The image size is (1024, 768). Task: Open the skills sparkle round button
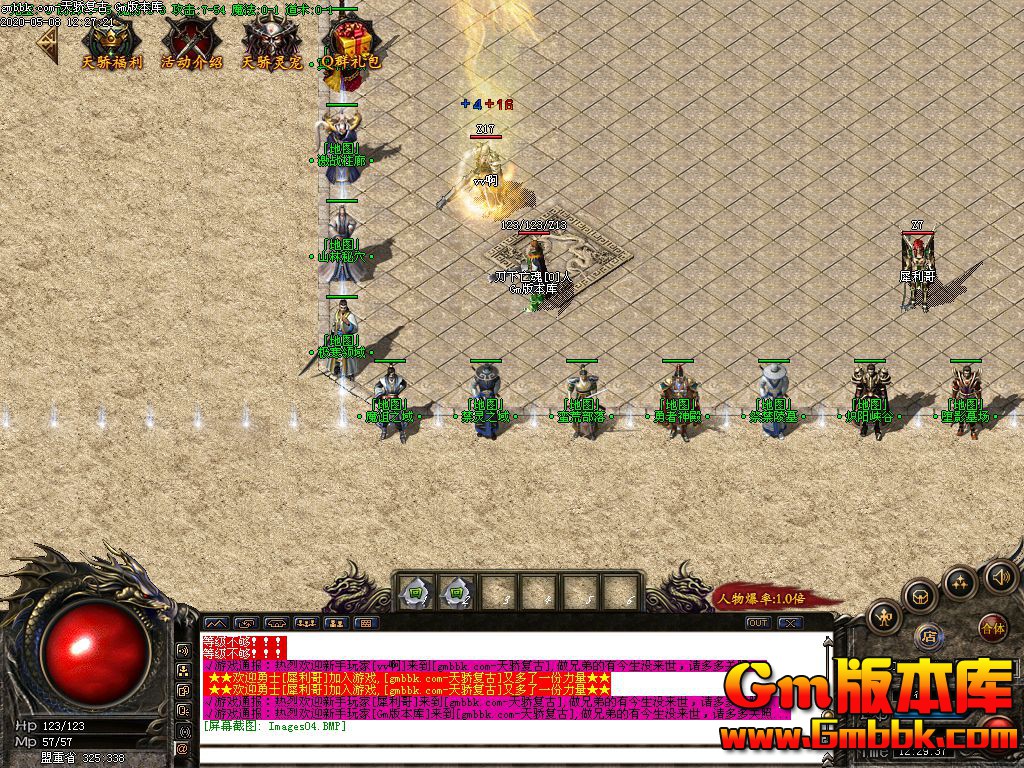[x=960, y=582]
